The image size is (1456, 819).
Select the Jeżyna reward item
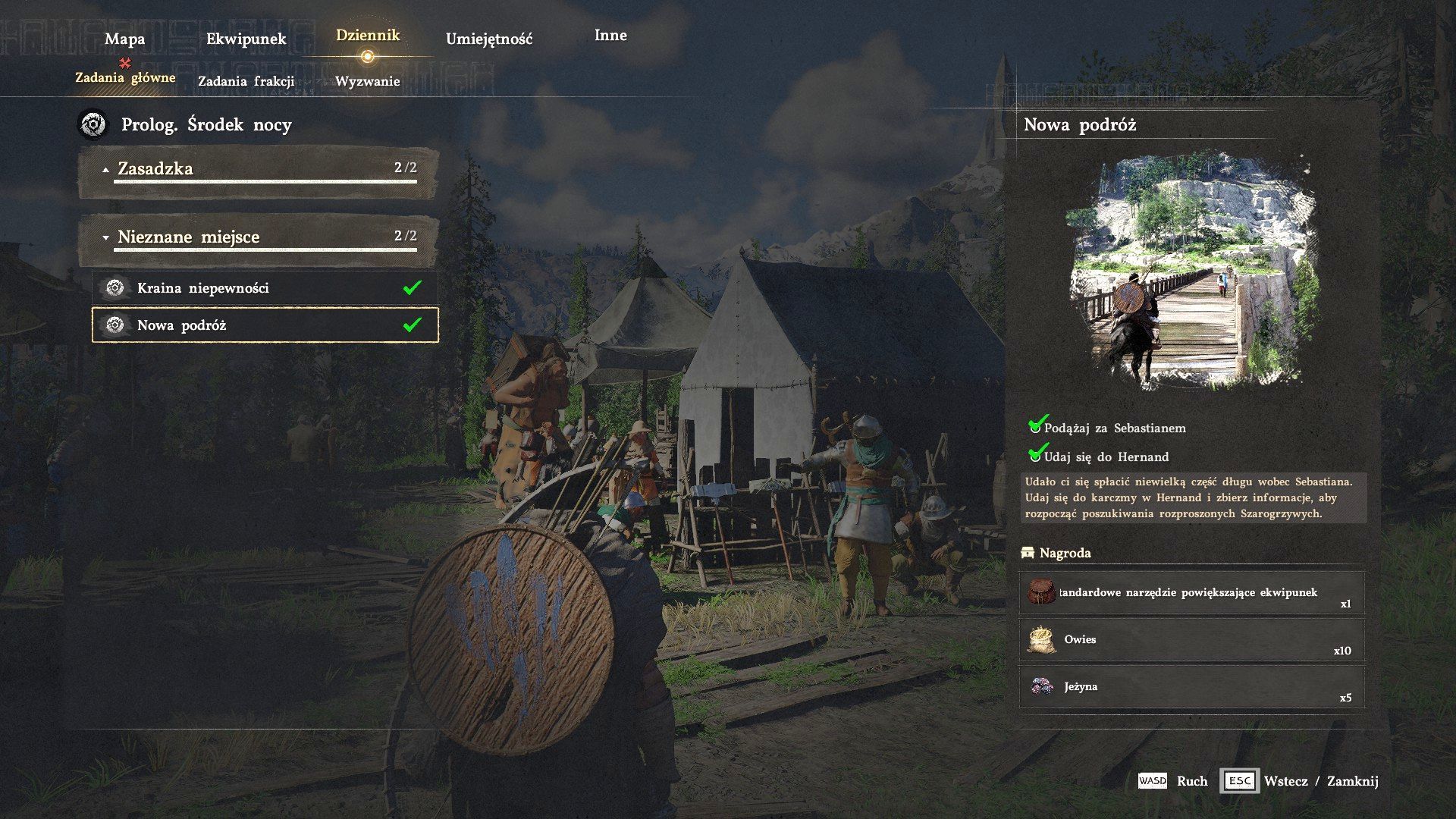pos(1191,687)
